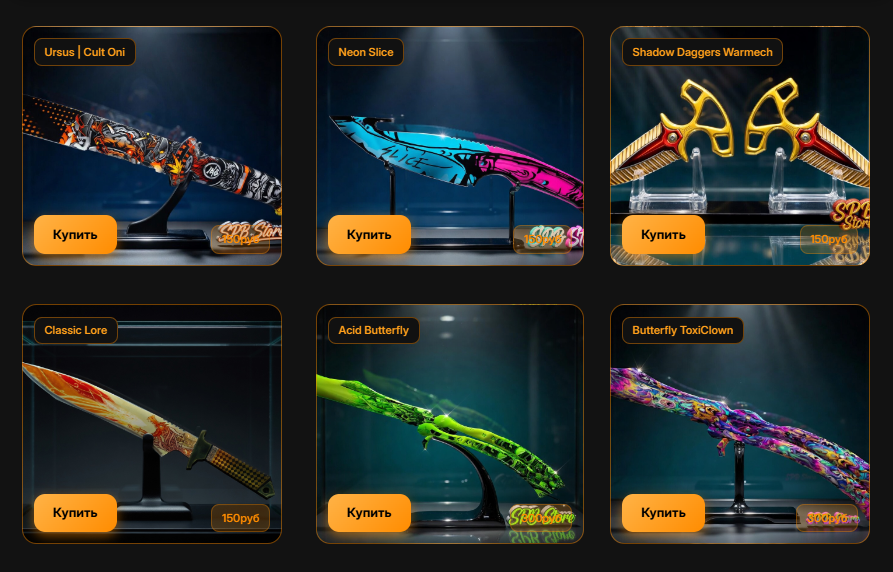Buy the Classic Lore knife

pyautogui.click(x=75, y=513)
